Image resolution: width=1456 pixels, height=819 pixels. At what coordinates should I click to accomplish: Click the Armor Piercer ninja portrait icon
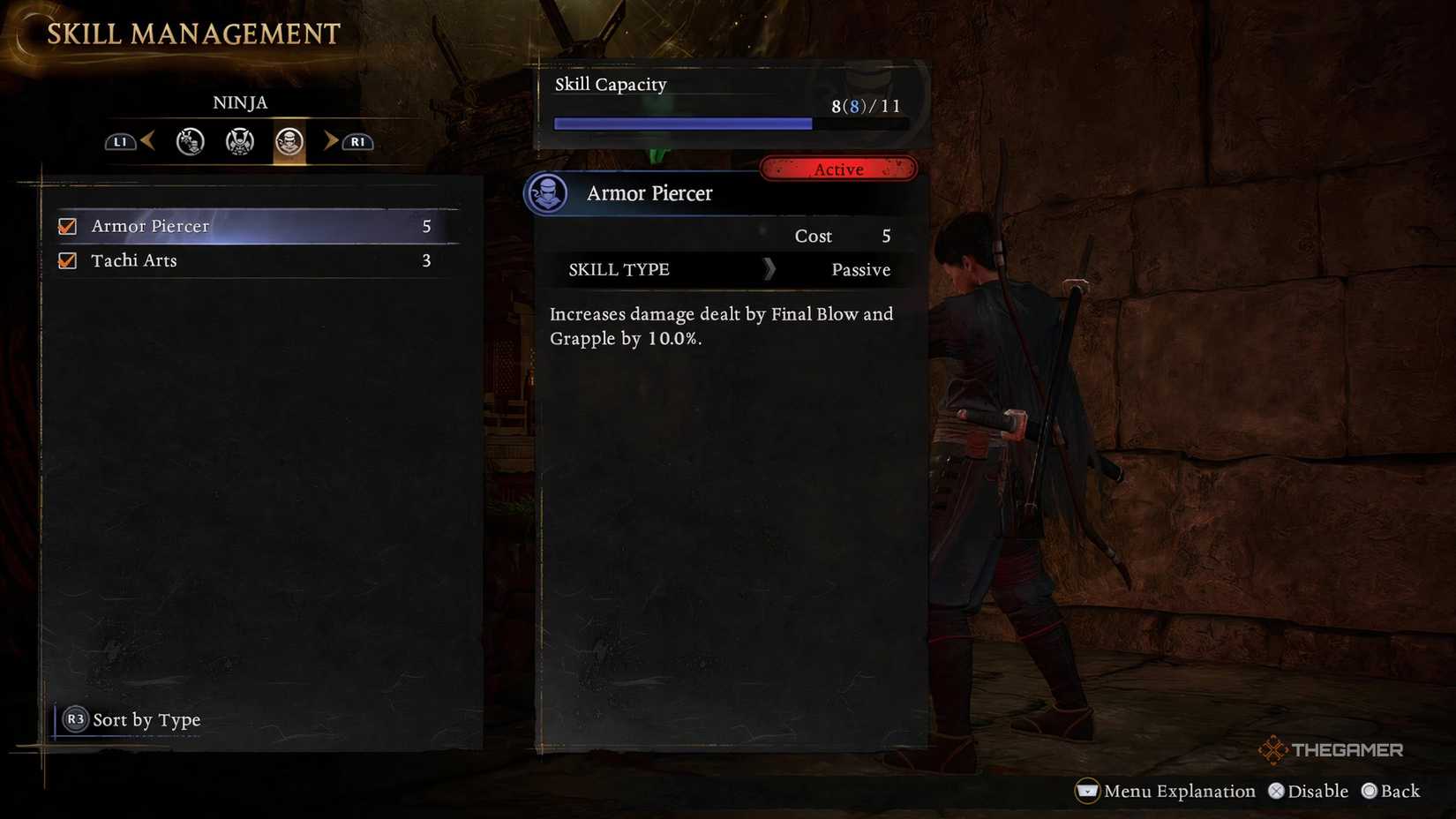(x=548, y=193)
